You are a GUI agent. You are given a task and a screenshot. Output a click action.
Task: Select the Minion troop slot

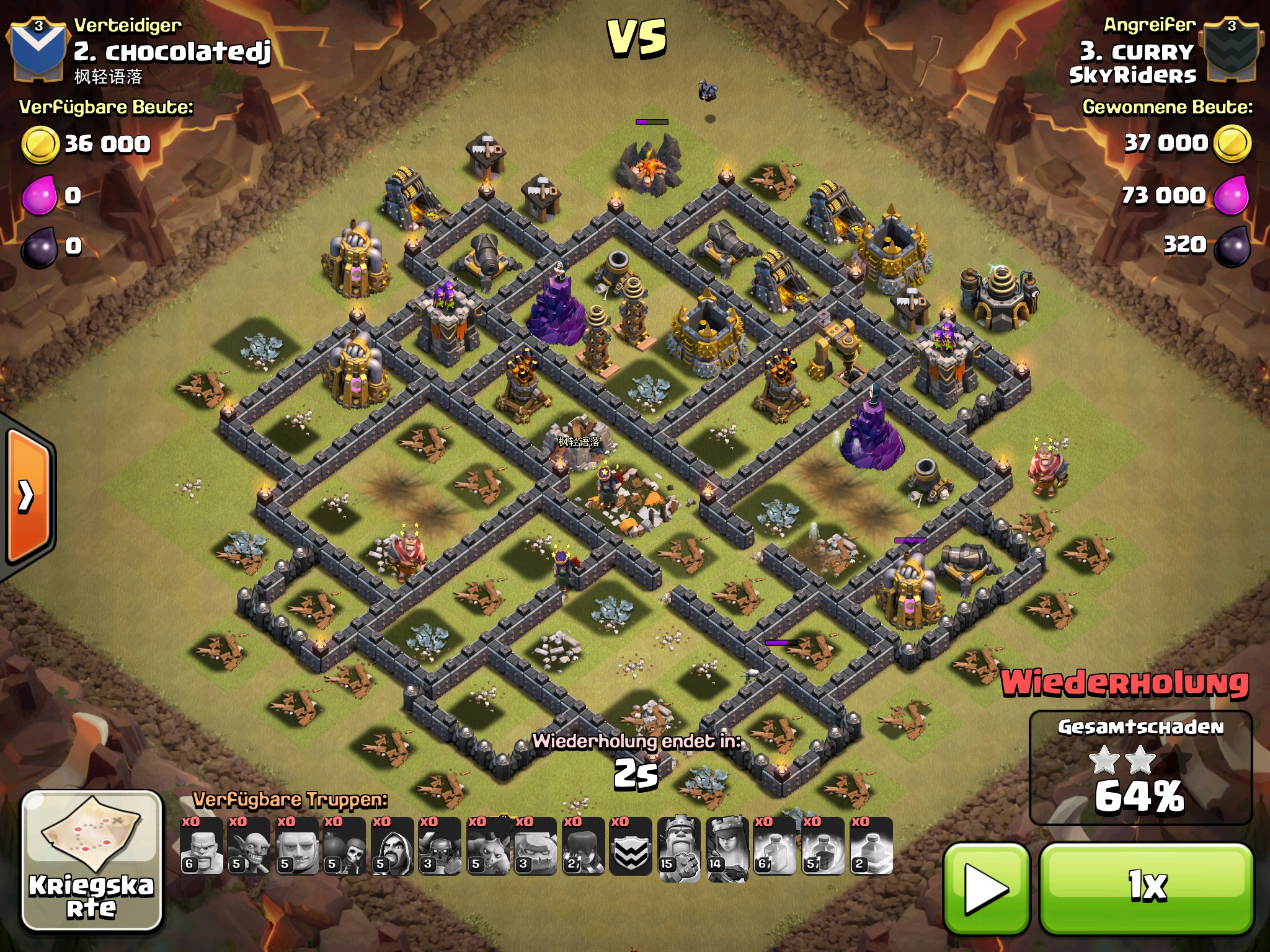487,845
